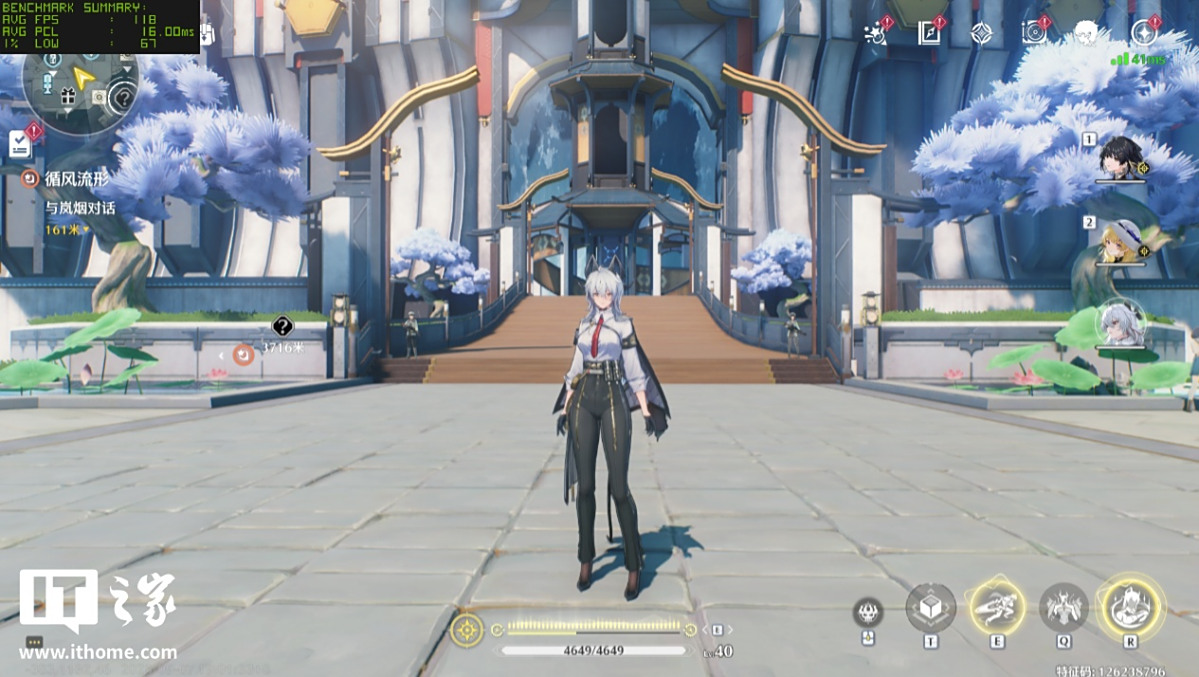Open the fluffy-haired character head icon
Viewport: 1199px width, 677px height.
point(1087,33)
